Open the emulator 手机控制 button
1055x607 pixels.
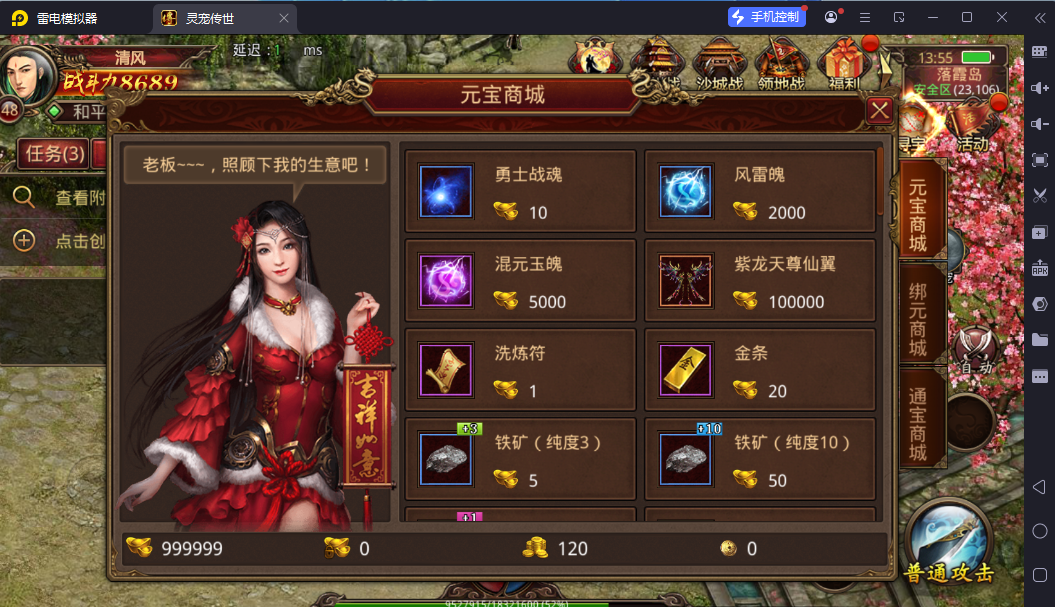tap(765, 17)
